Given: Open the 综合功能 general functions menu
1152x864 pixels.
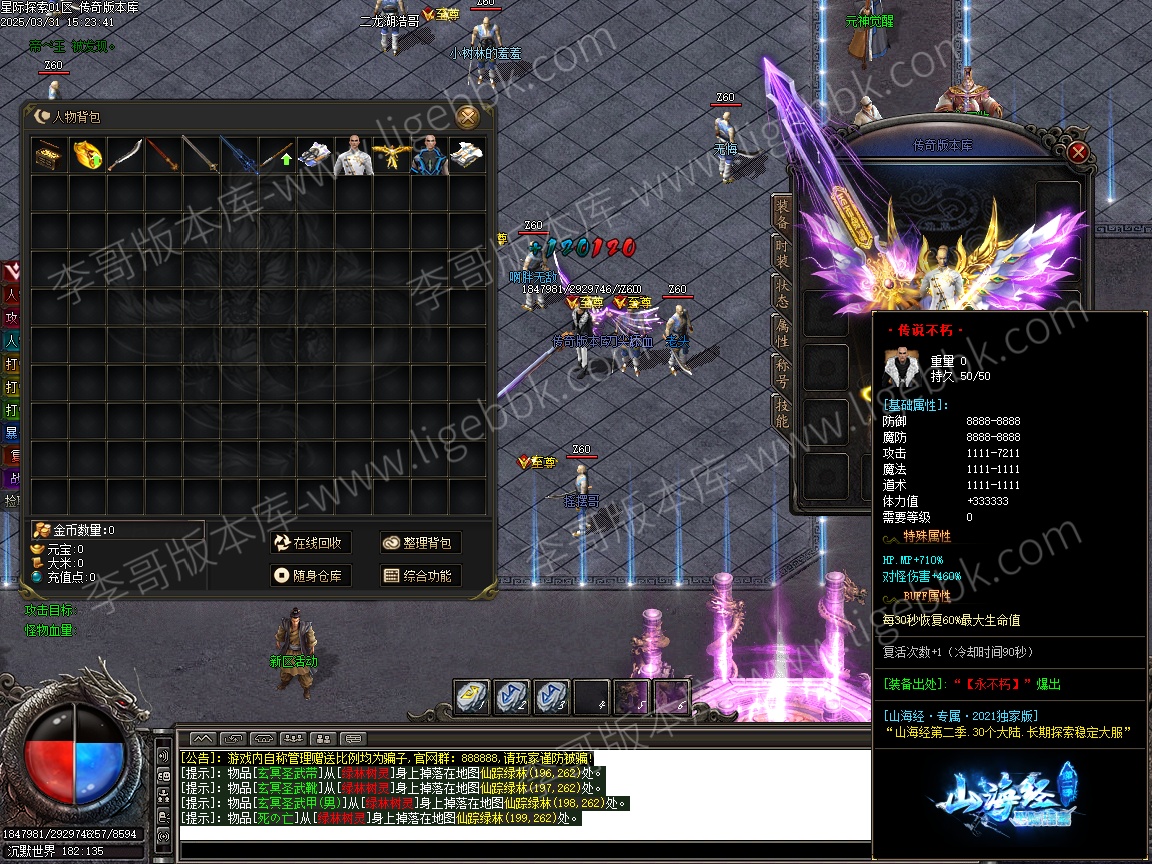Looking at the screenshot, I should click(x=420, y=576).
